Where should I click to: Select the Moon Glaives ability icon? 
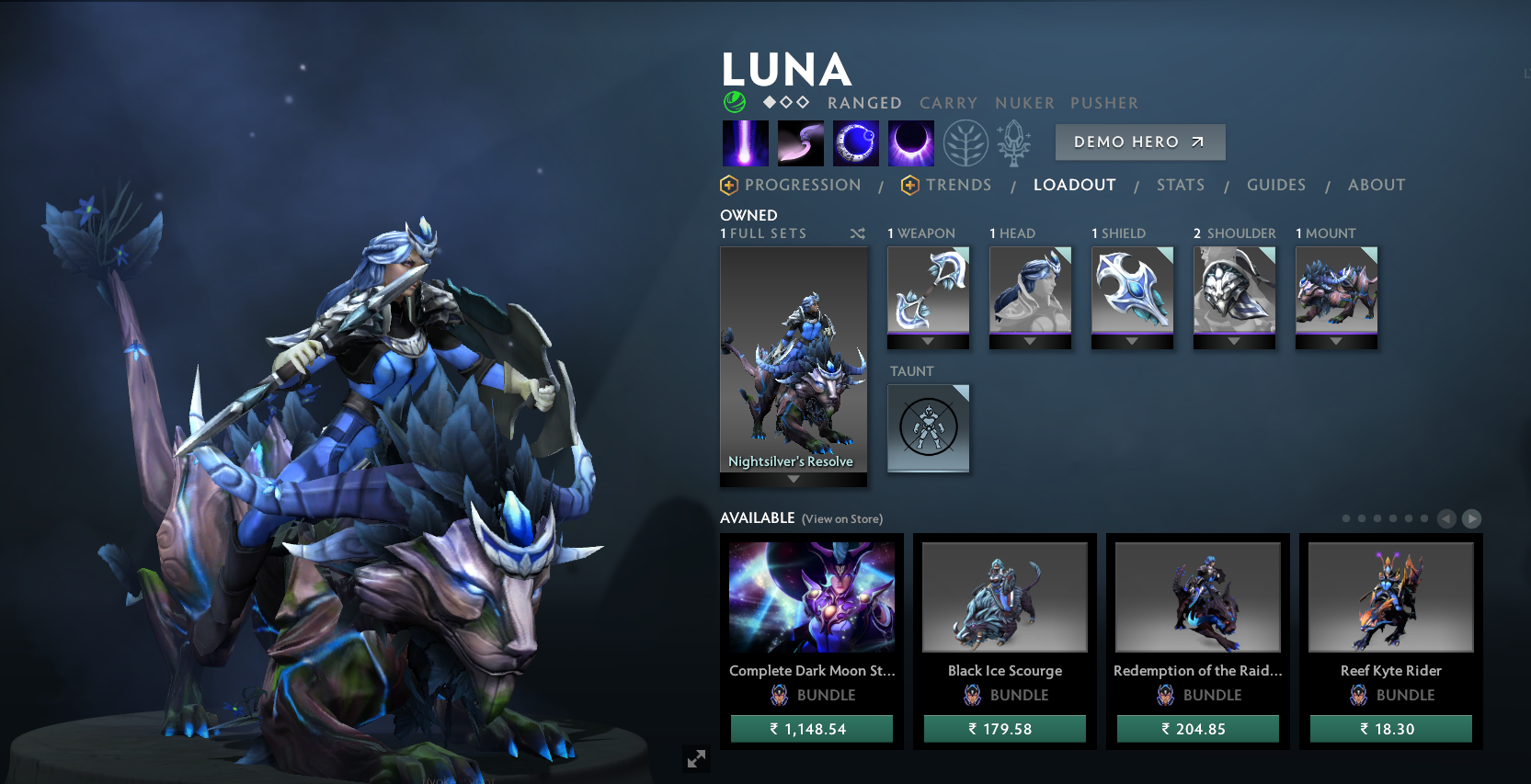coord(800,142)
